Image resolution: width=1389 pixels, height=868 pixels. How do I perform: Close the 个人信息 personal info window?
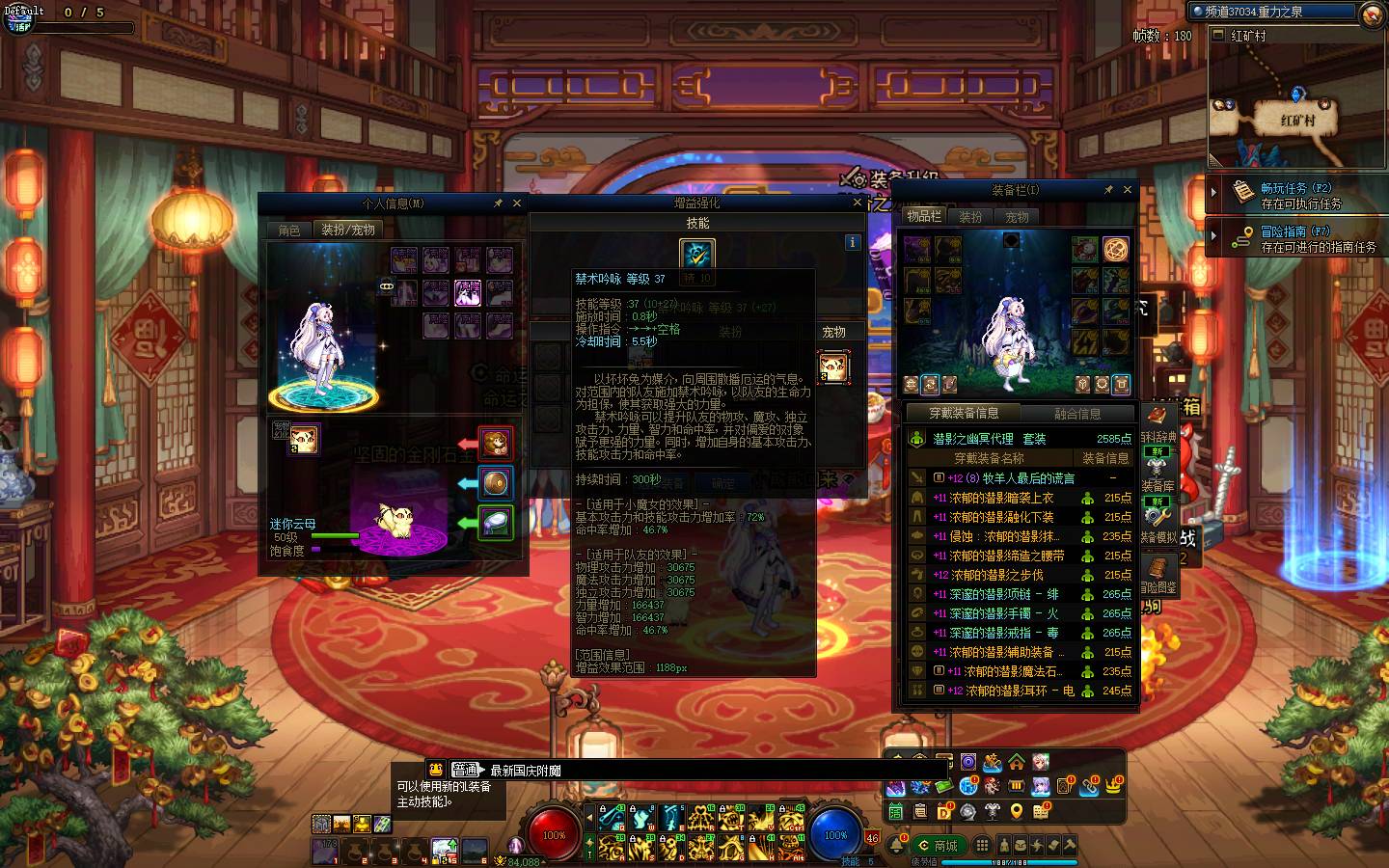coord(517,203)
